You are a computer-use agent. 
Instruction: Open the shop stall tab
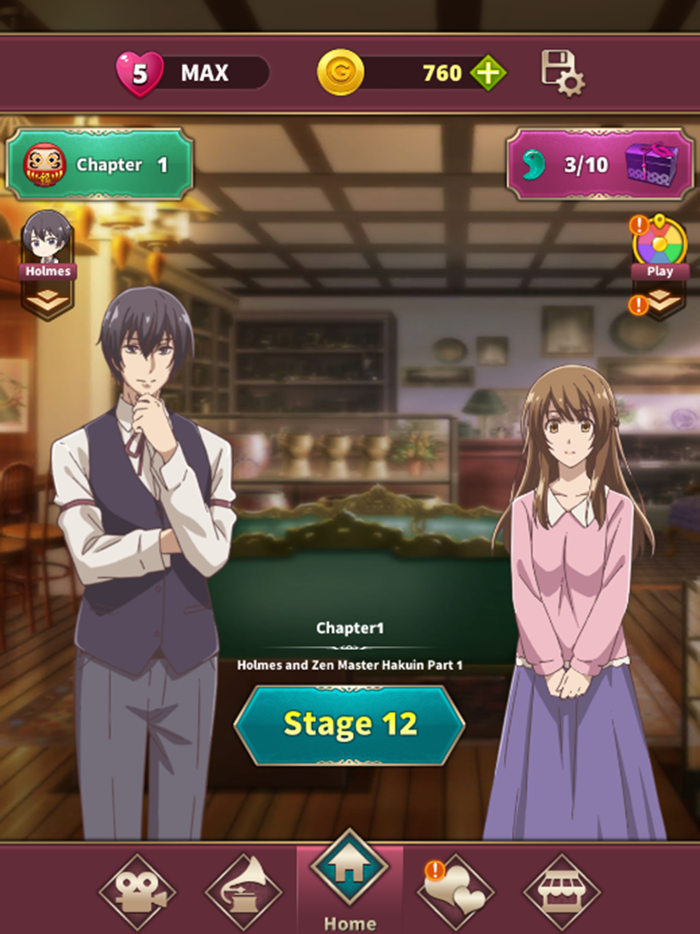[x=562, y=892]
